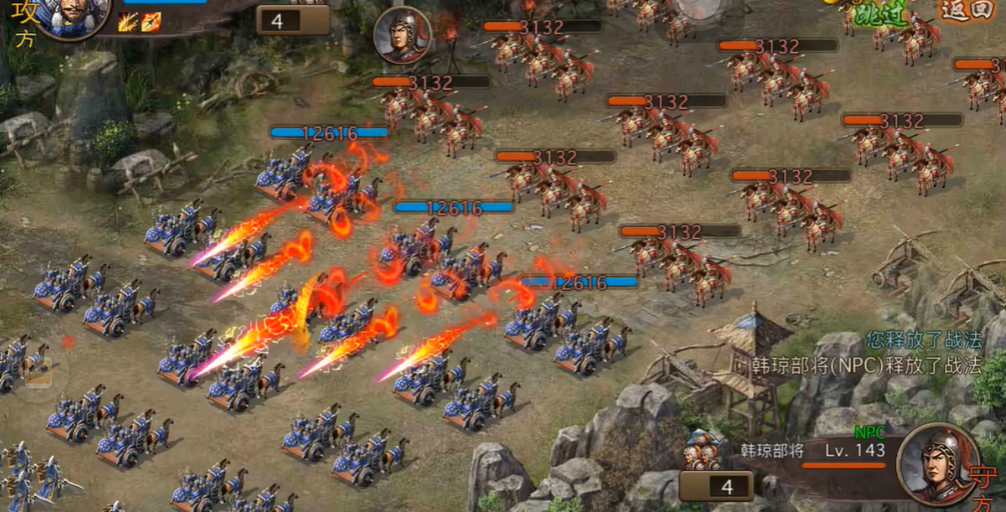Select the attacker general portrait
This screenshot has width=1006, height=512.
coord(70,15)
